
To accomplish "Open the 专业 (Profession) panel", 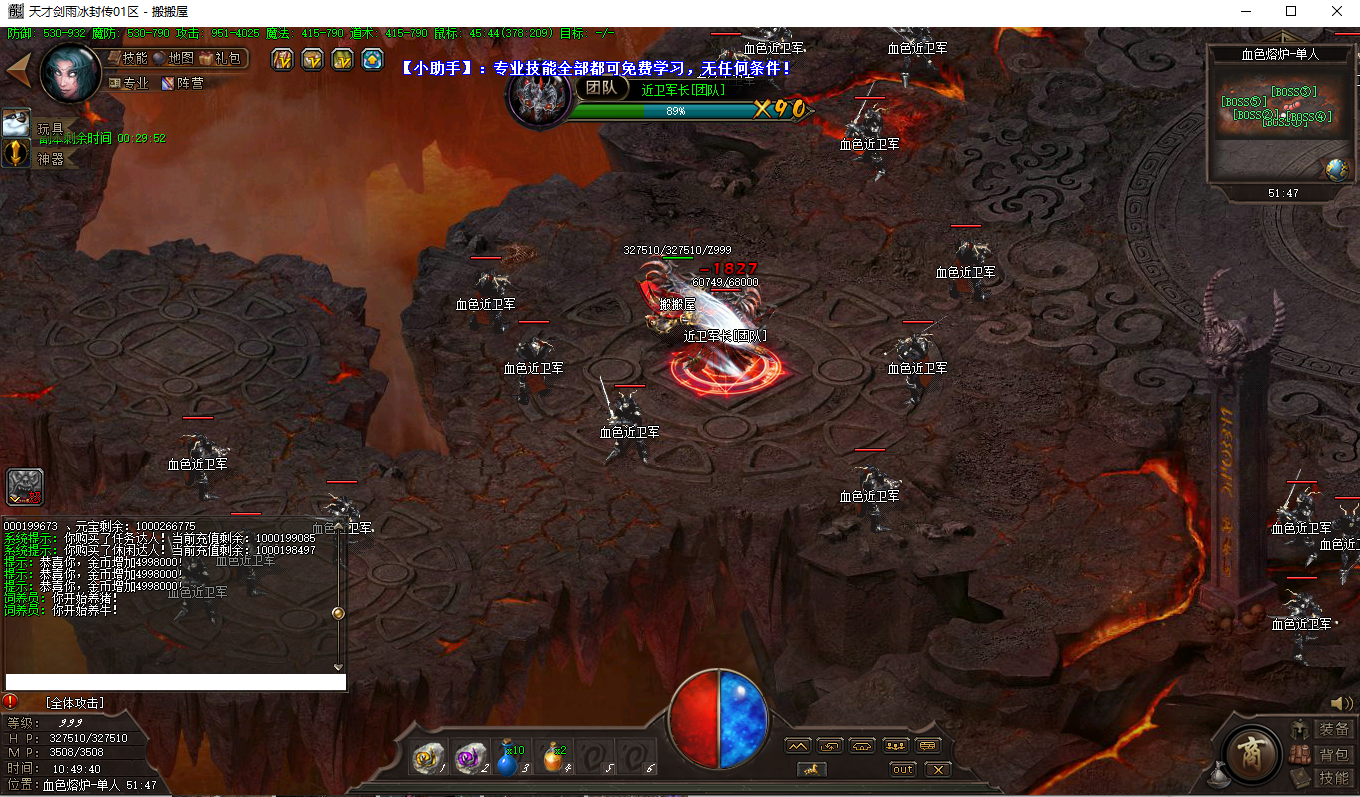I will point(128,83).
